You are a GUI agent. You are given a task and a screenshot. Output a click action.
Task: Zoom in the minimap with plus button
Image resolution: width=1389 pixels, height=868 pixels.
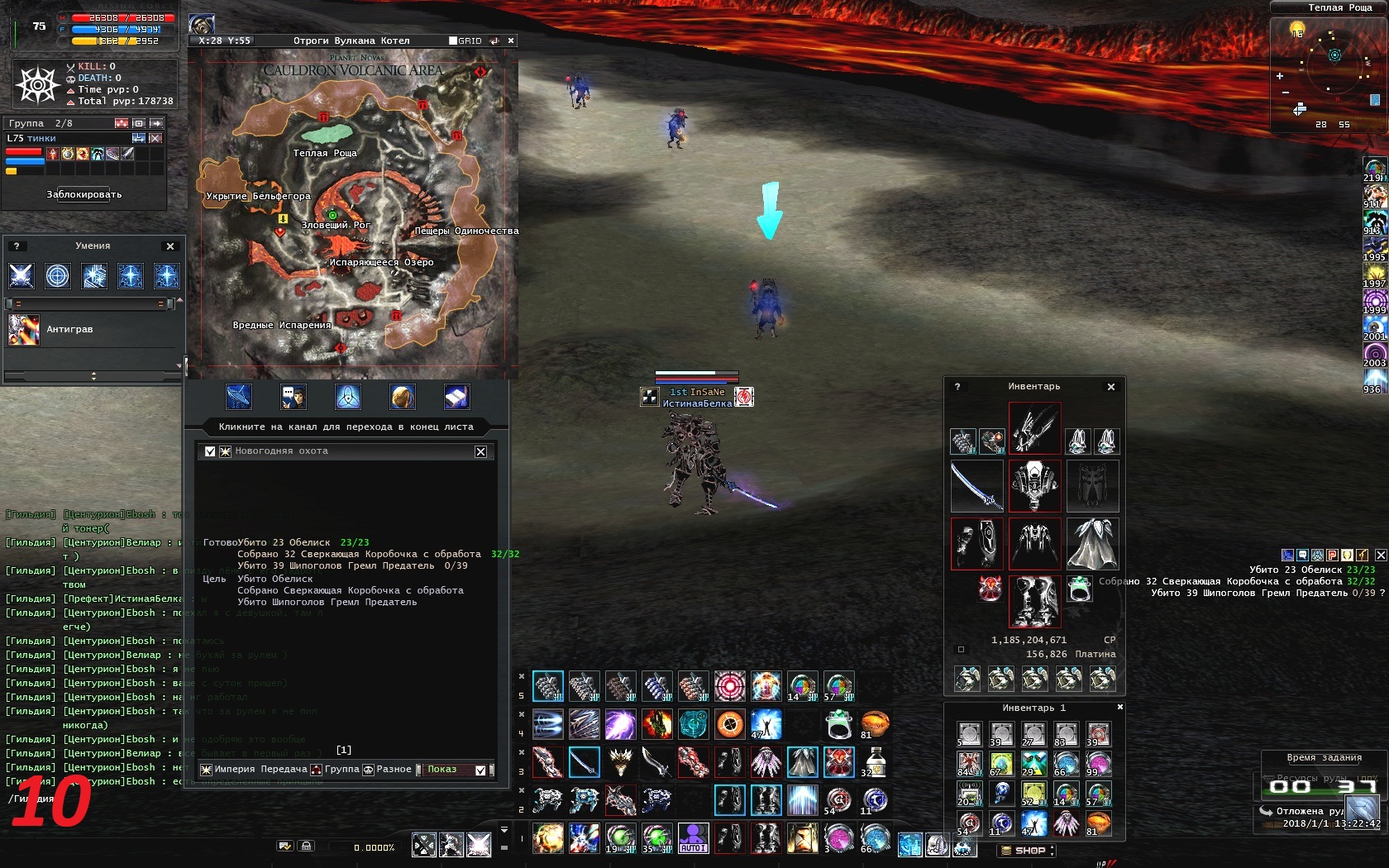(1280, 76)
